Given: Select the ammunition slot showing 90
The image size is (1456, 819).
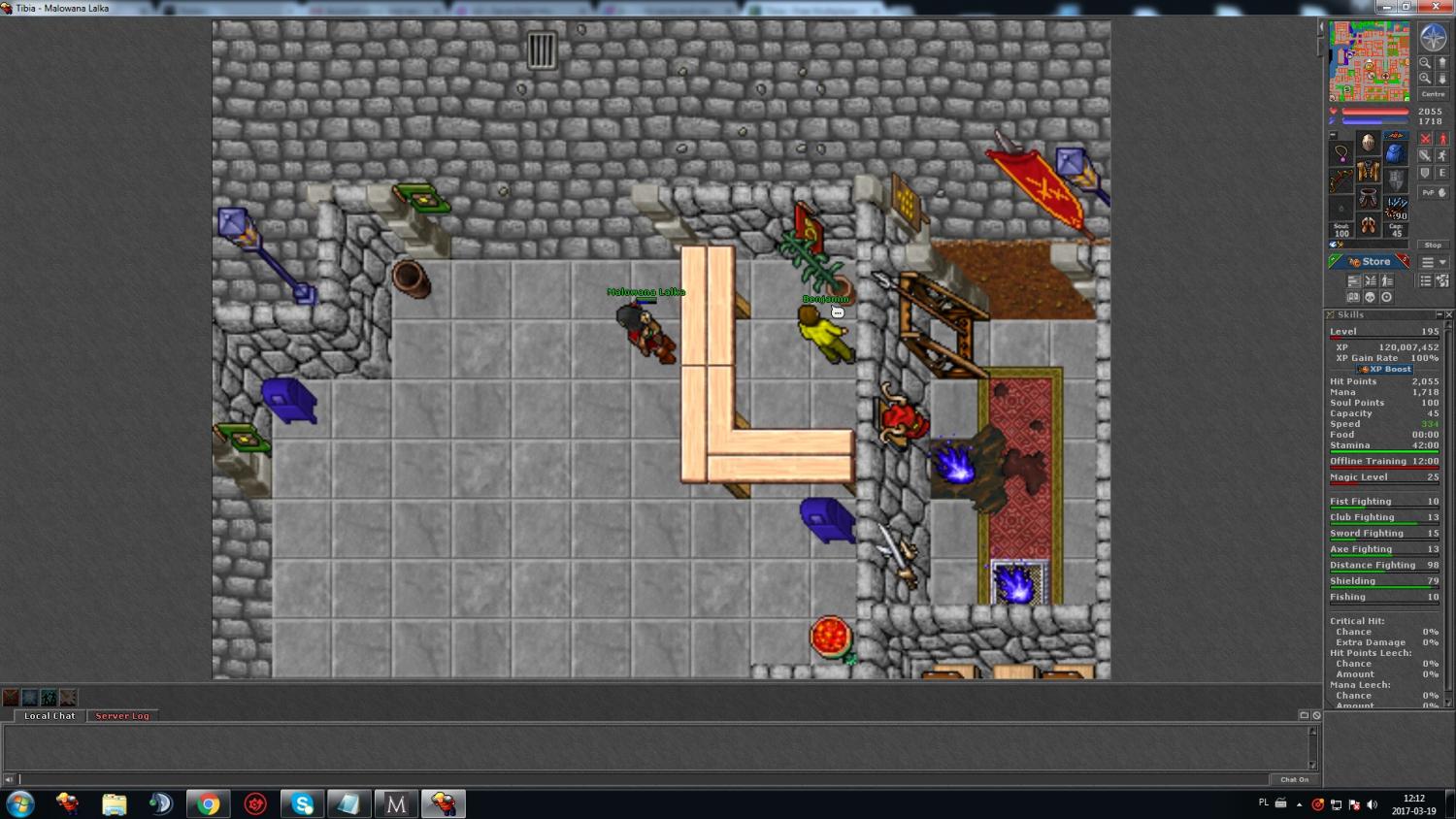Looking at the screenshot, I should (x=1396, y=207).
